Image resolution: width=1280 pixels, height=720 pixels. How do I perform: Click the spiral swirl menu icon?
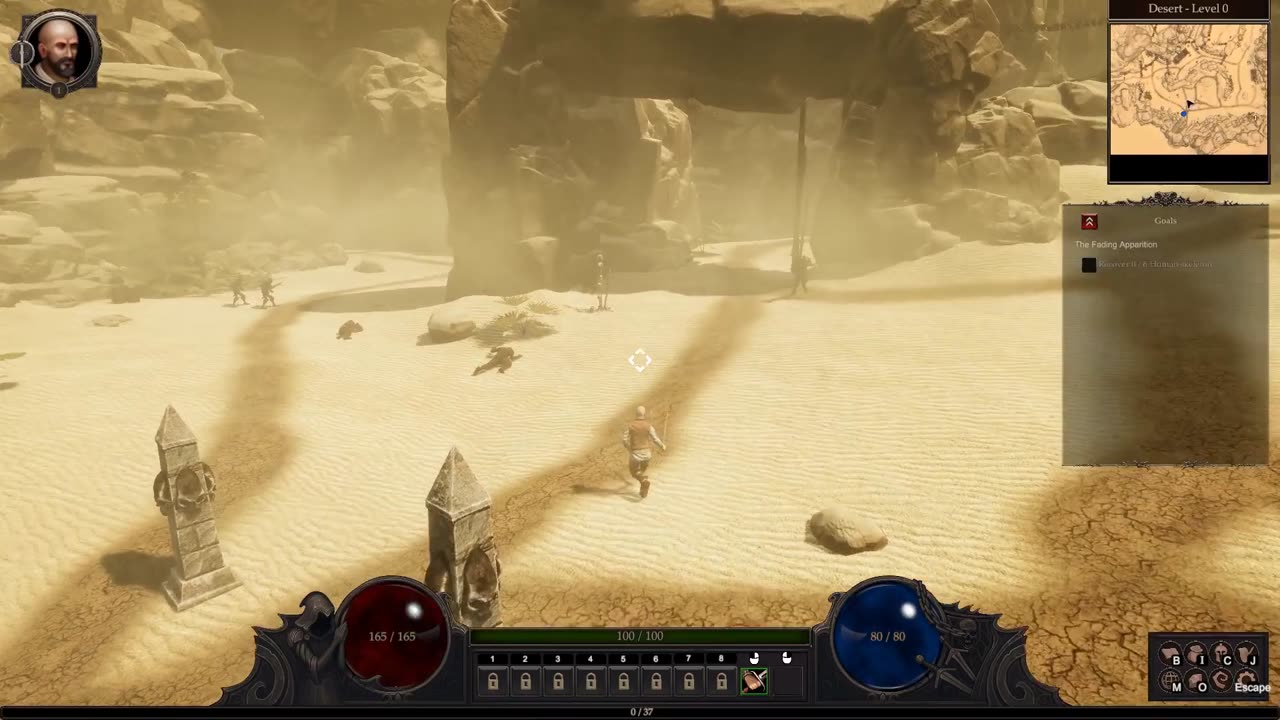pyautogui.click(x=1221, y=682)
